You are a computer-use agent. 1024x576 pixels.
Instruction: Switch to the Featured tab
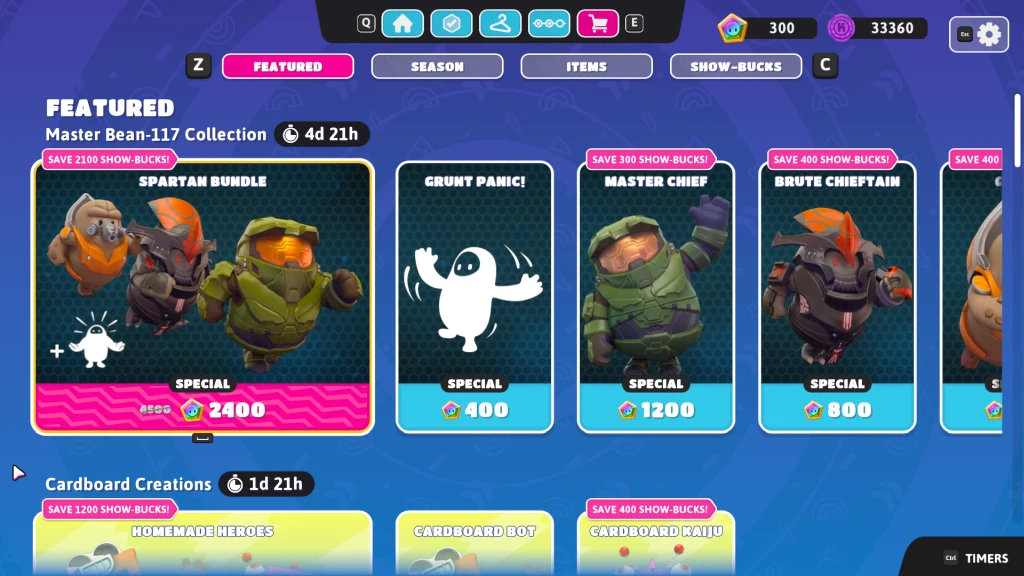pos(288,67)
